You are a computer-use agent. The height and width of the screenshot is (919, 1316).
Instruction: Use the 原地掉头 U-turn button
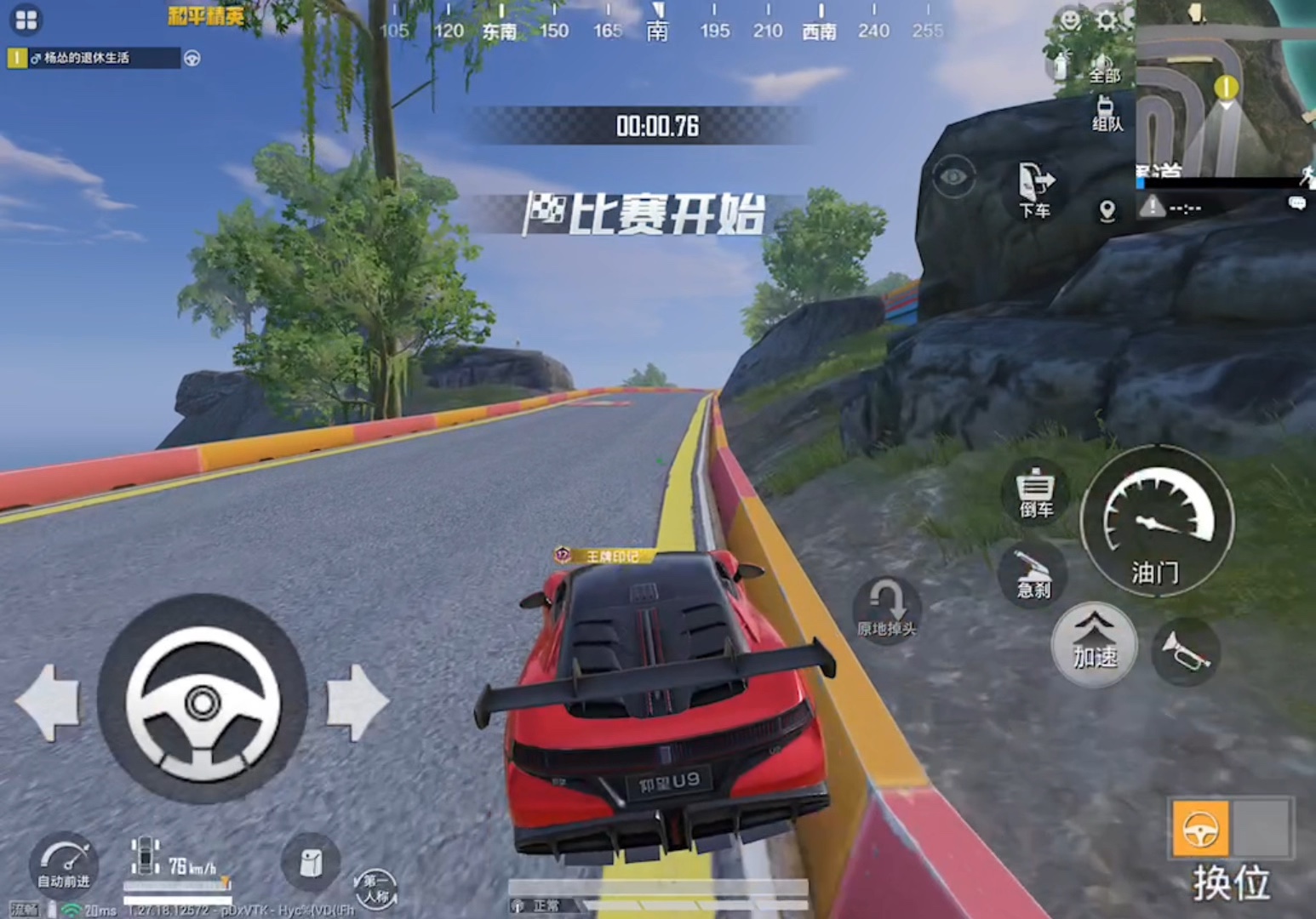886,610
